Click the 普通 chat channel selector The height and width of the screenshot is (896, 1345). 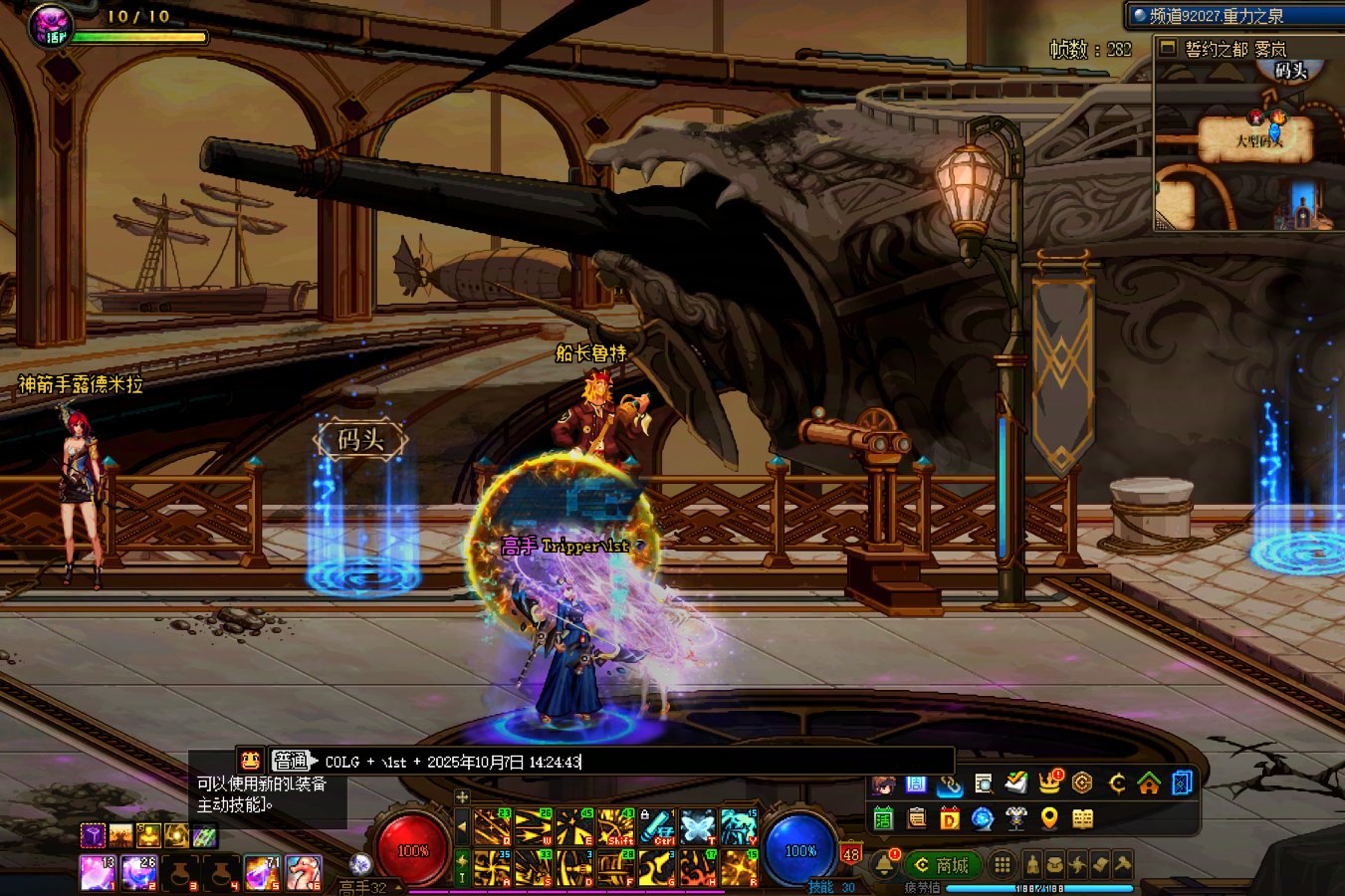point(291,762)
